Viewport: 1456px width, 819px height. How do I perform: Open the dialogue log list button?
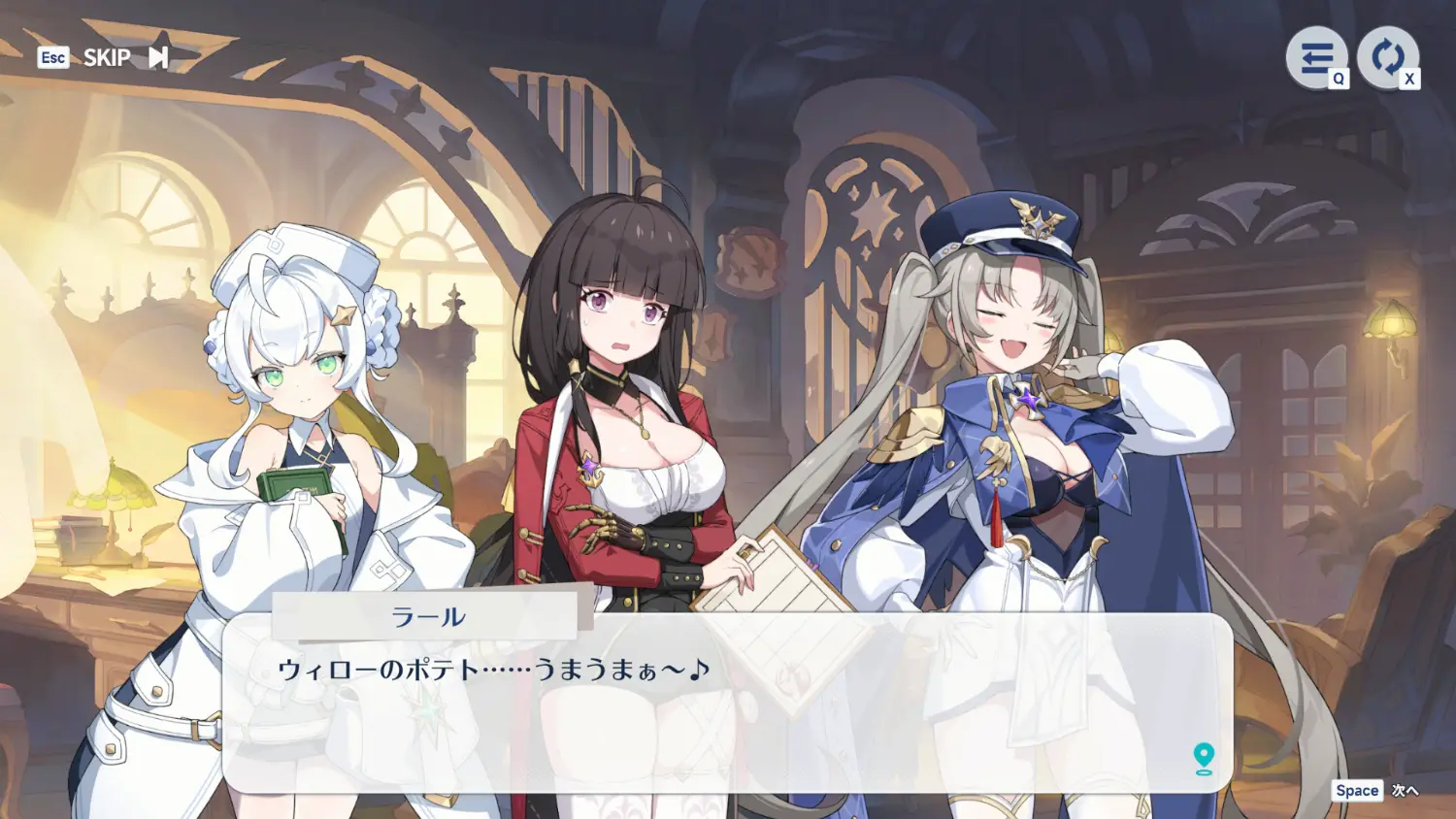1316,57
